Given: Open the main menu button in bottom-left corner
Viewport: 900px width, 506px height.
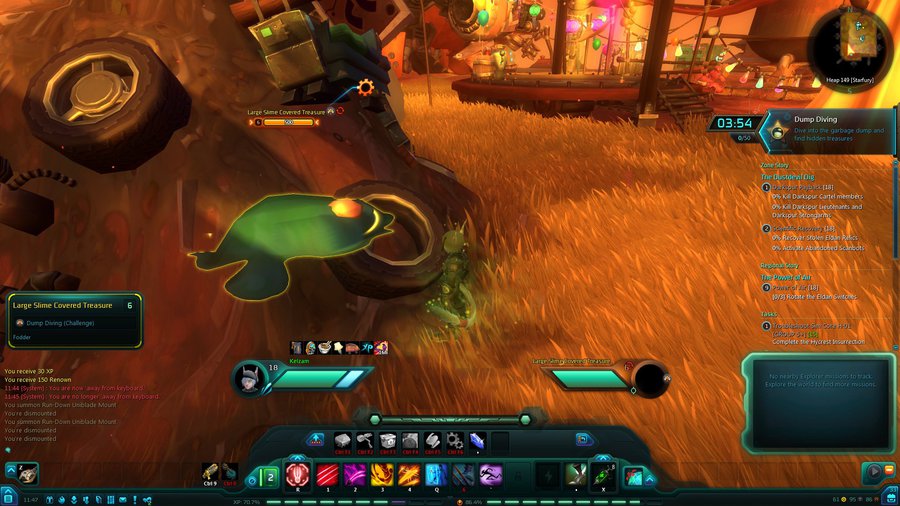Looking at the screenshot, I should click(8, 497).
